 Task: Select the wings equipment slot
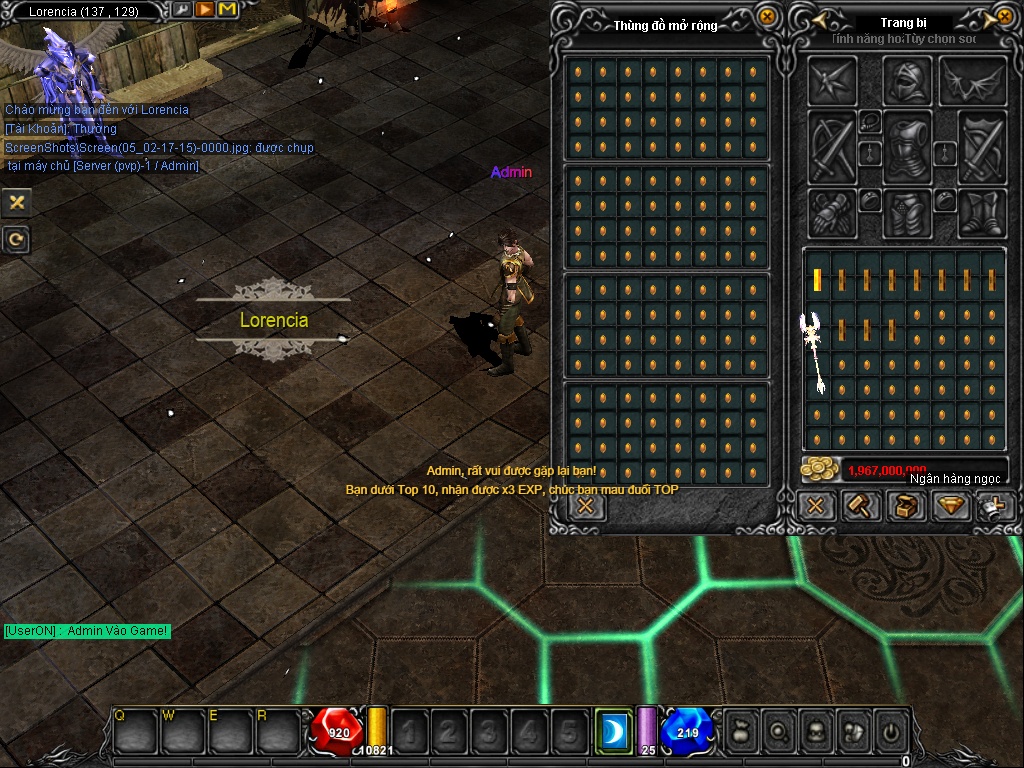click(x=972, y=80)
